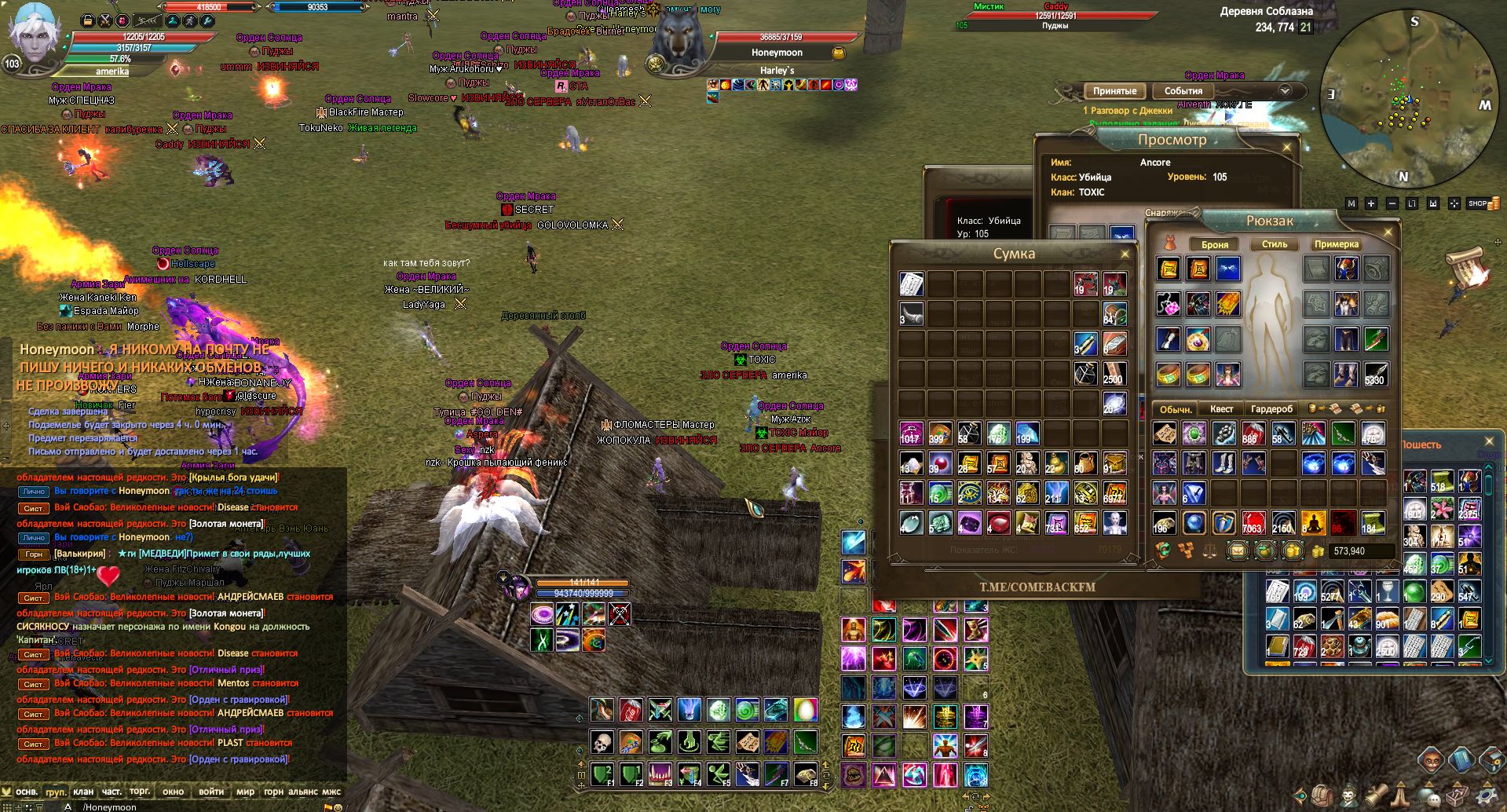Show the Обычн. regular items tab

tap(1176, 409)
